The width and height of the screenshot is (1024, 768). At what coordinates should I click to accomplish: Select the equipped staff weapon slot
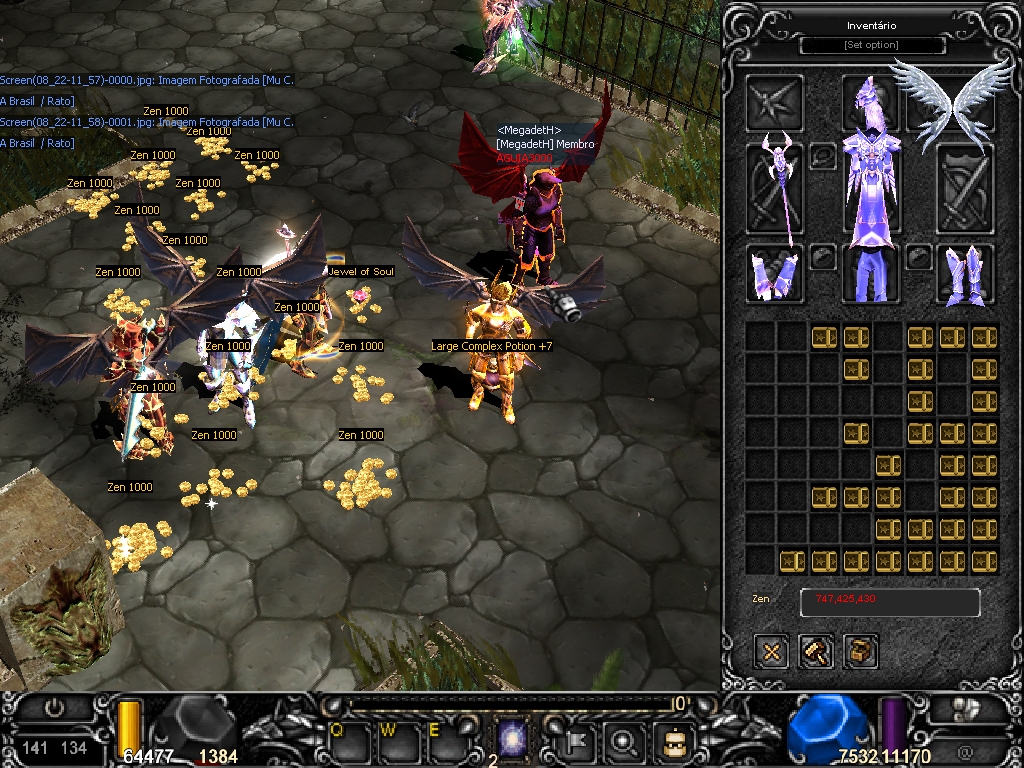click(x=774, y=188)
